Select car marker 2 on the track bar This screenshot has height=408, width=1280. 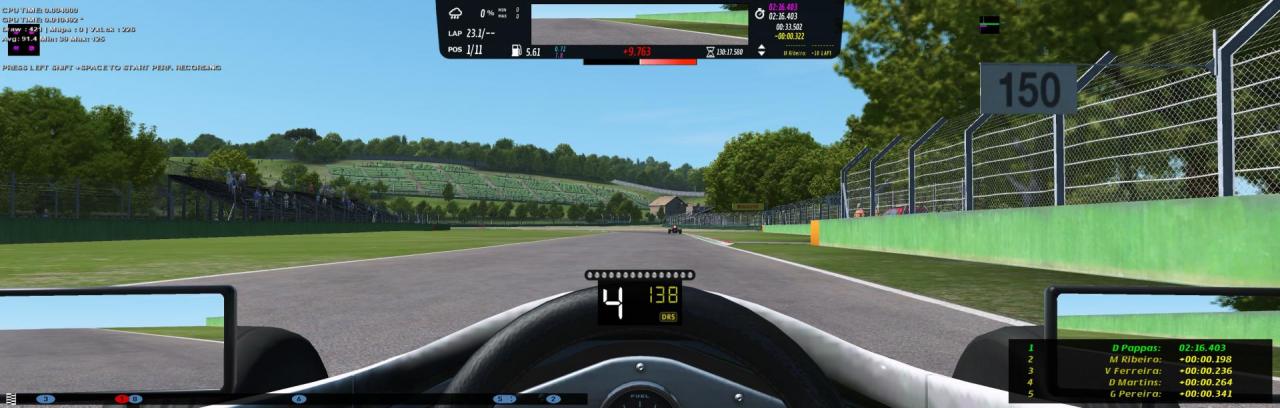pos(553,399)
